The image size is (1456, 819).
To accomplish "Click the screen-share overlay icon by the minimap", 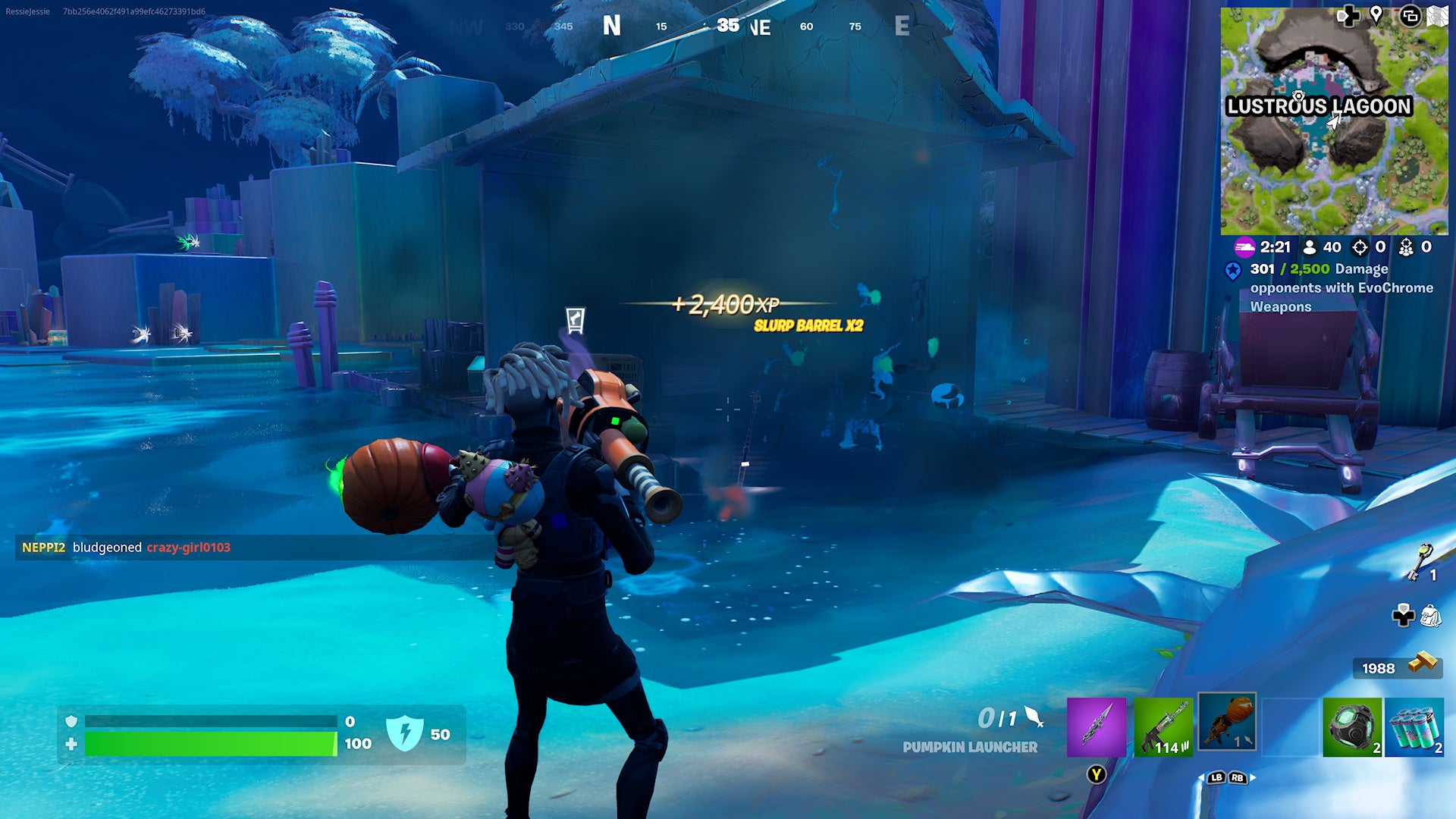I will 1410,17.
